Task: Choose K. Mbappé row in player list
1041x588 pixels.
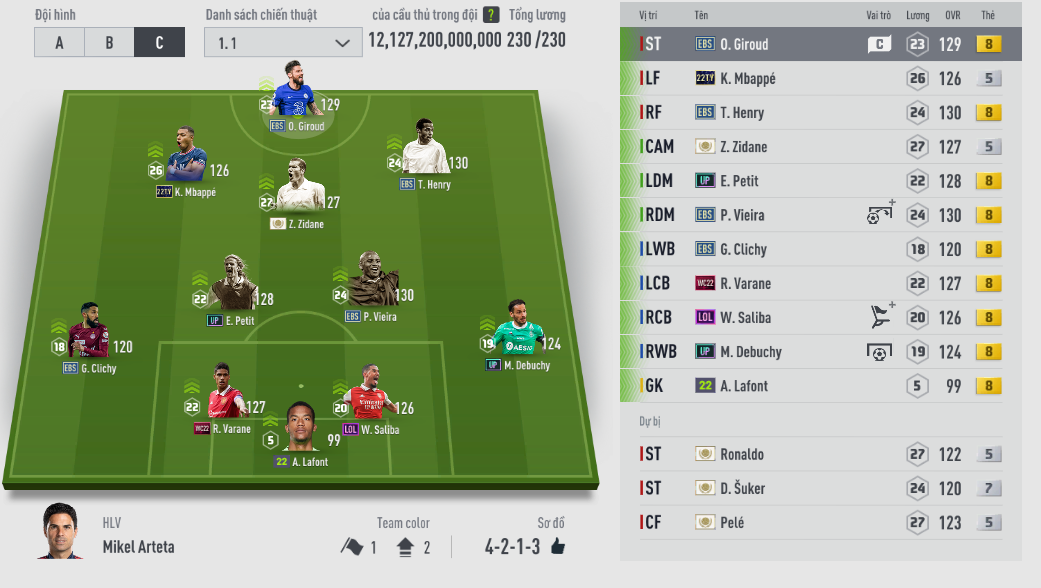Action: 820,78
